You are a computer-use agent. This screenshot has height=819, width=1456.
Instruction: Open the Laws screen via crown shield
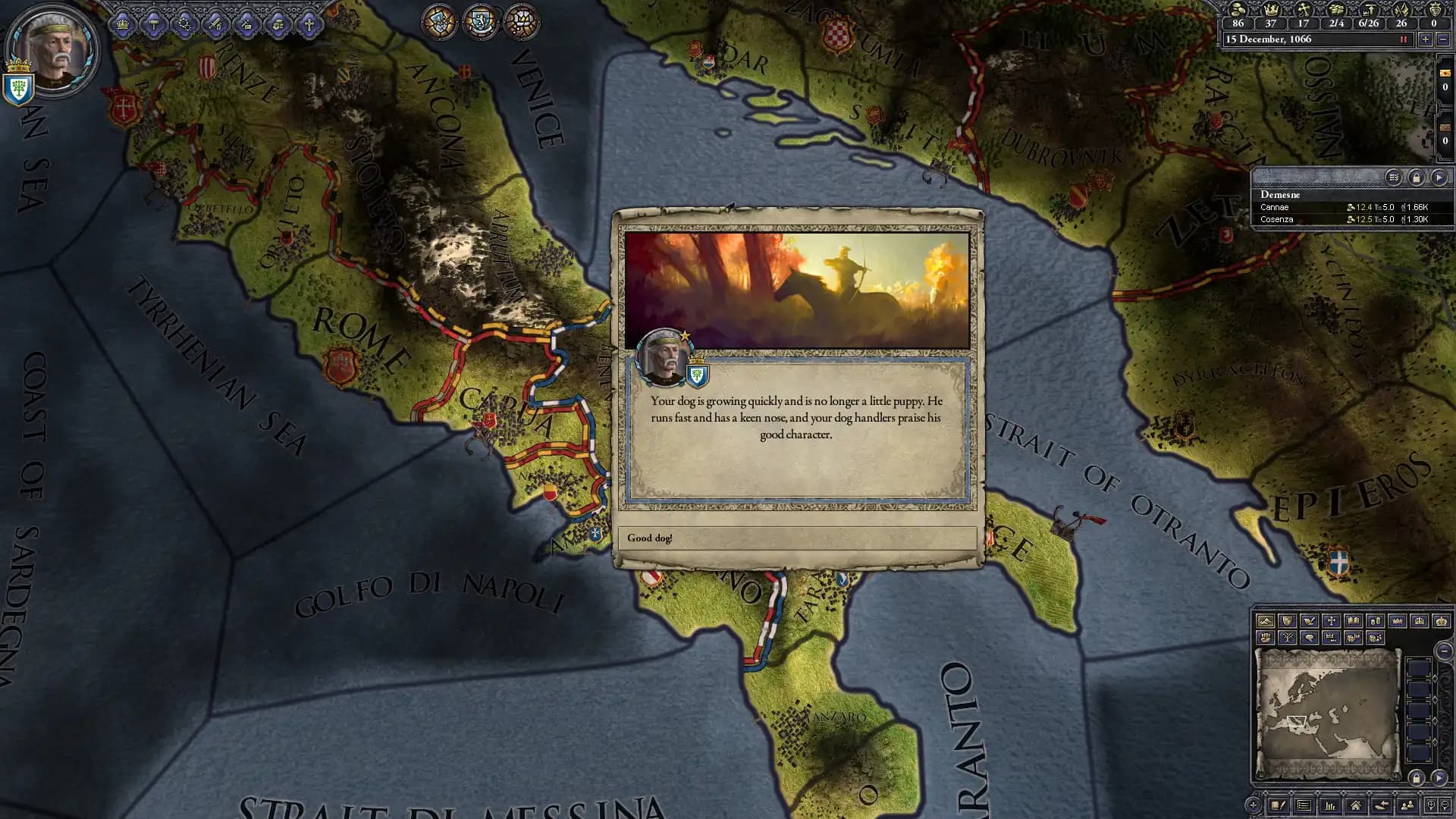[123, 24]
